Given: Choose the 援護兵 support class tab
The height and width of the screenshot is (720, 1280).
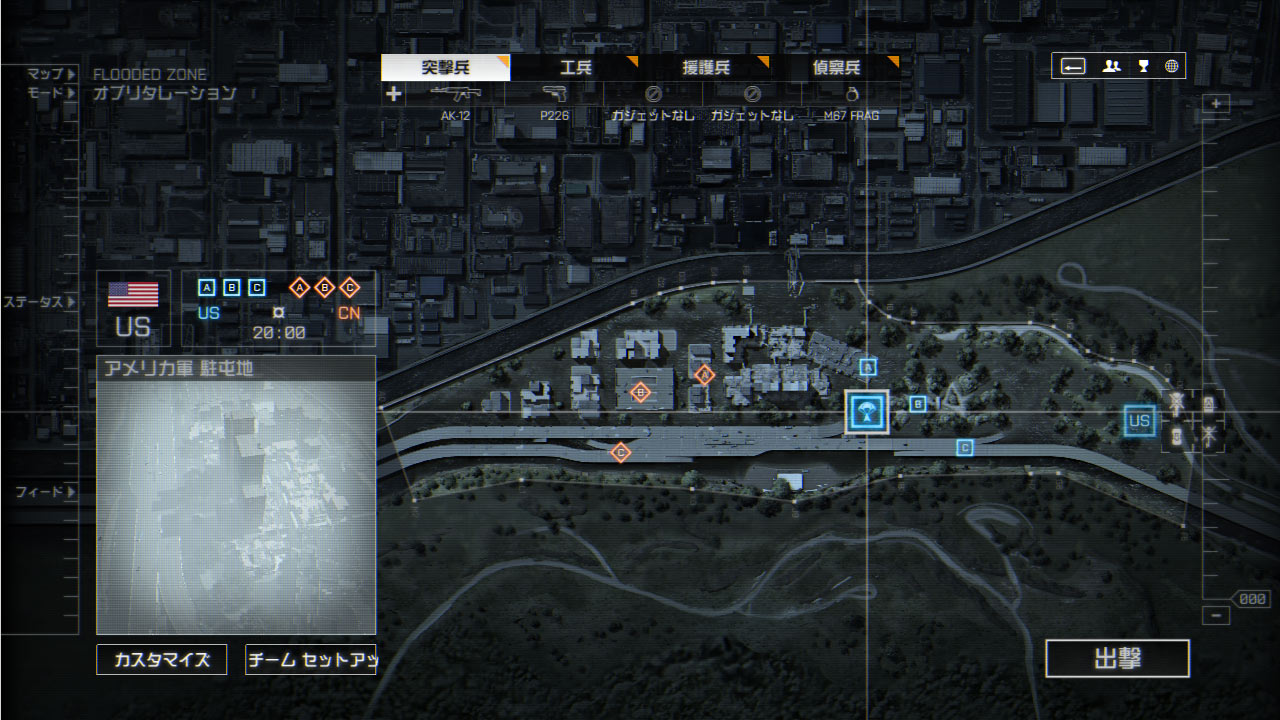Looking at the screenshot, I should coord(706,68).
